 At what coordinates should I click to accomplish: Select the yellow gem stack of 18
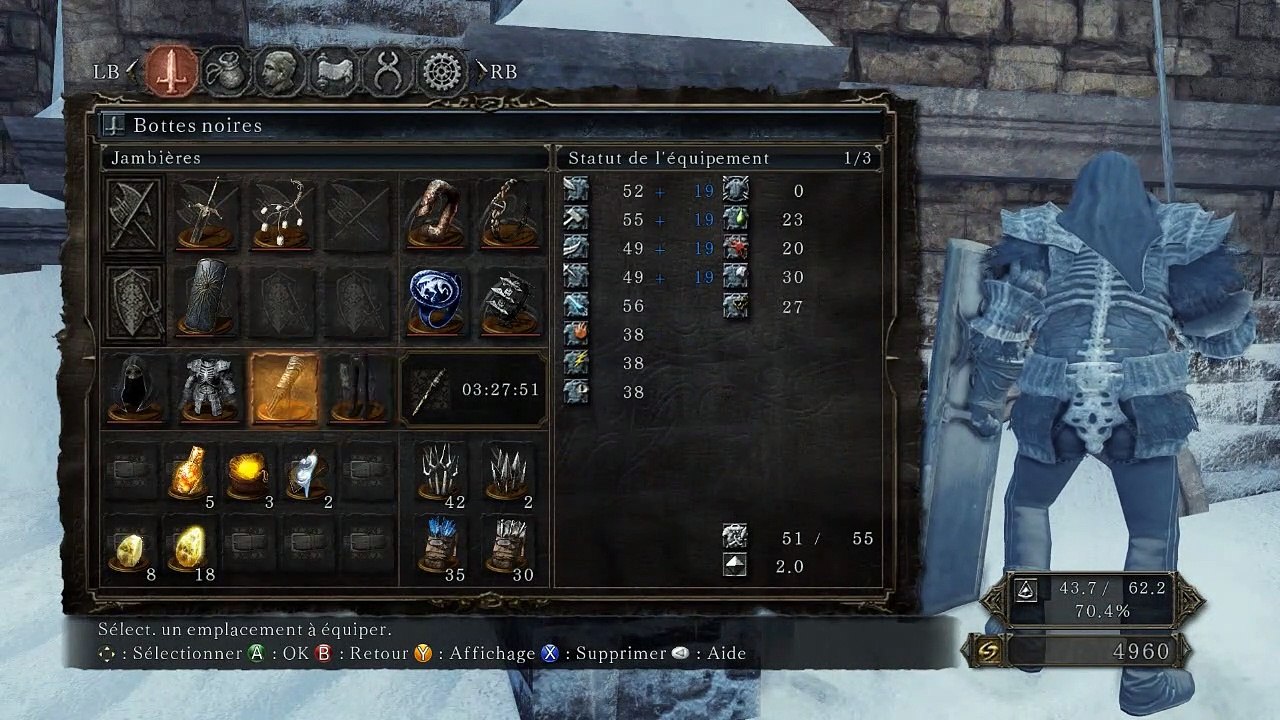click(190, 546)
